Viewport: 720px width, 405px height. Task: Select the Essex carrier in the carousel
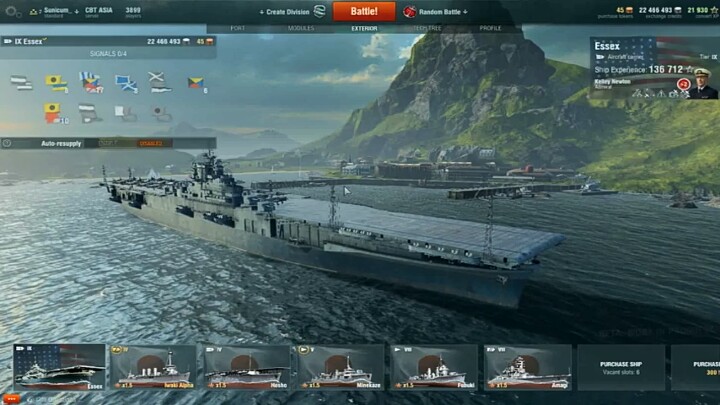point(59,366)
